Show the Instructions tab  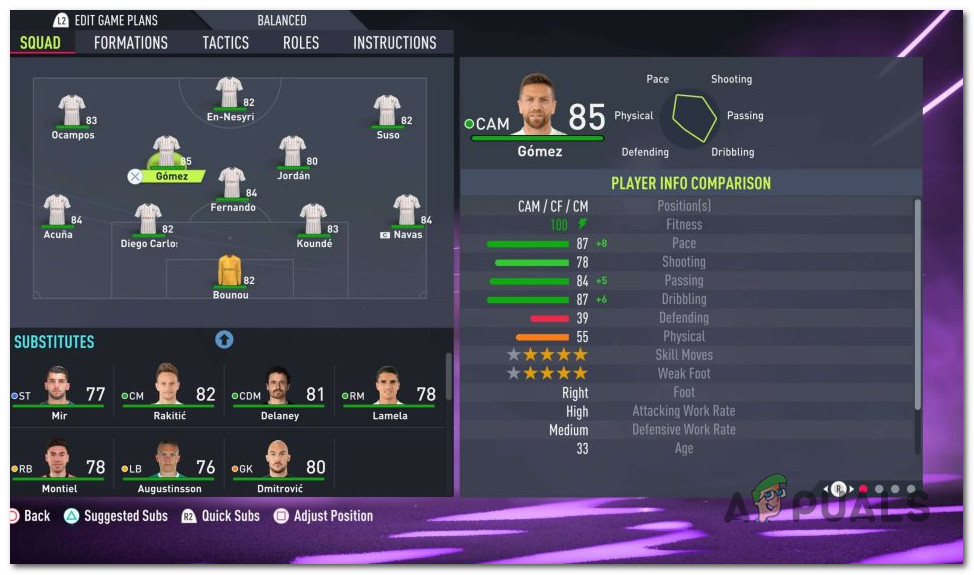pos(395,43)
